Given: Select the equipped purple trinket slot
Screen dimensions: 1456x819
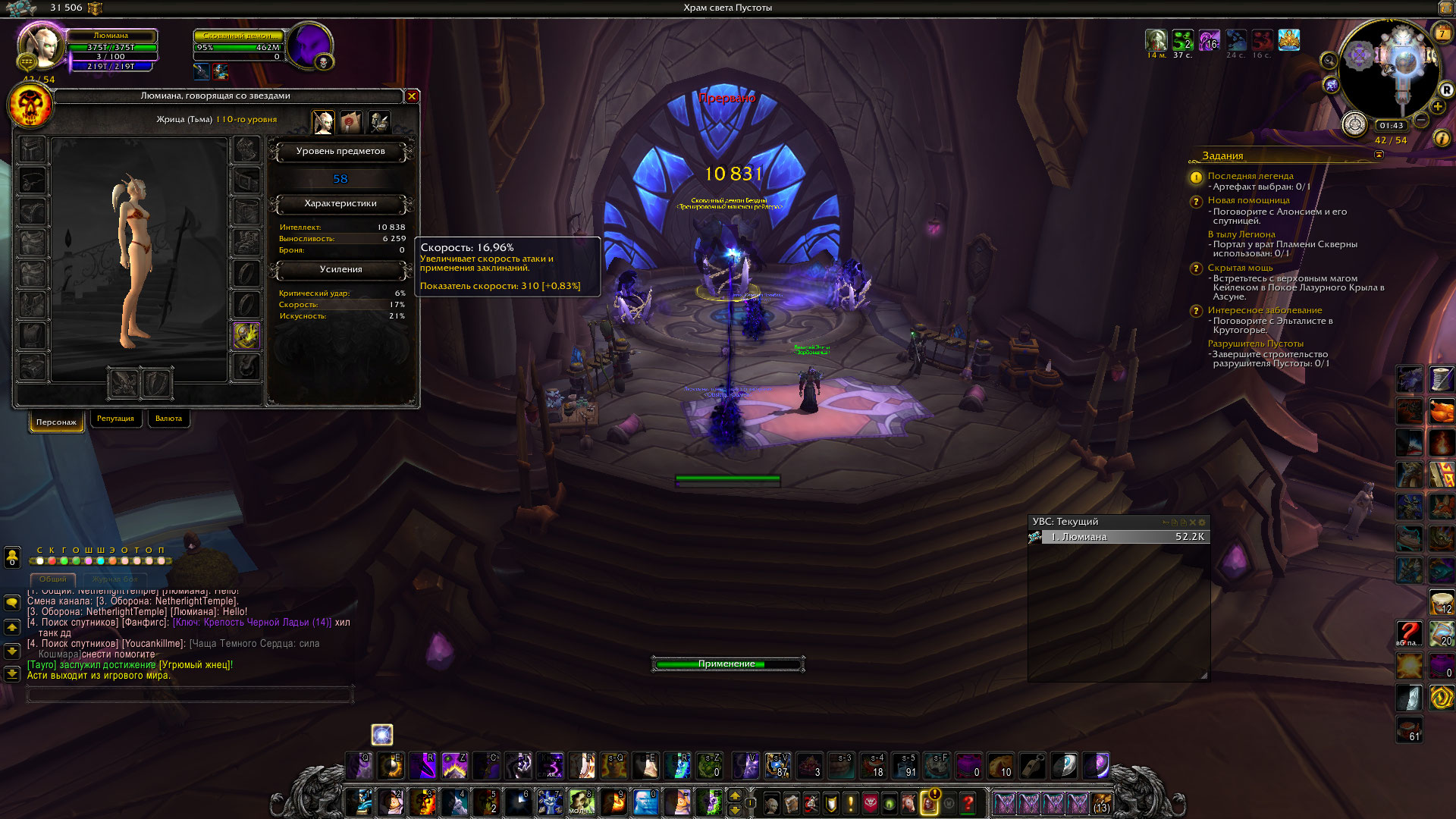Looking at the screenshot, I should [246, 335].
